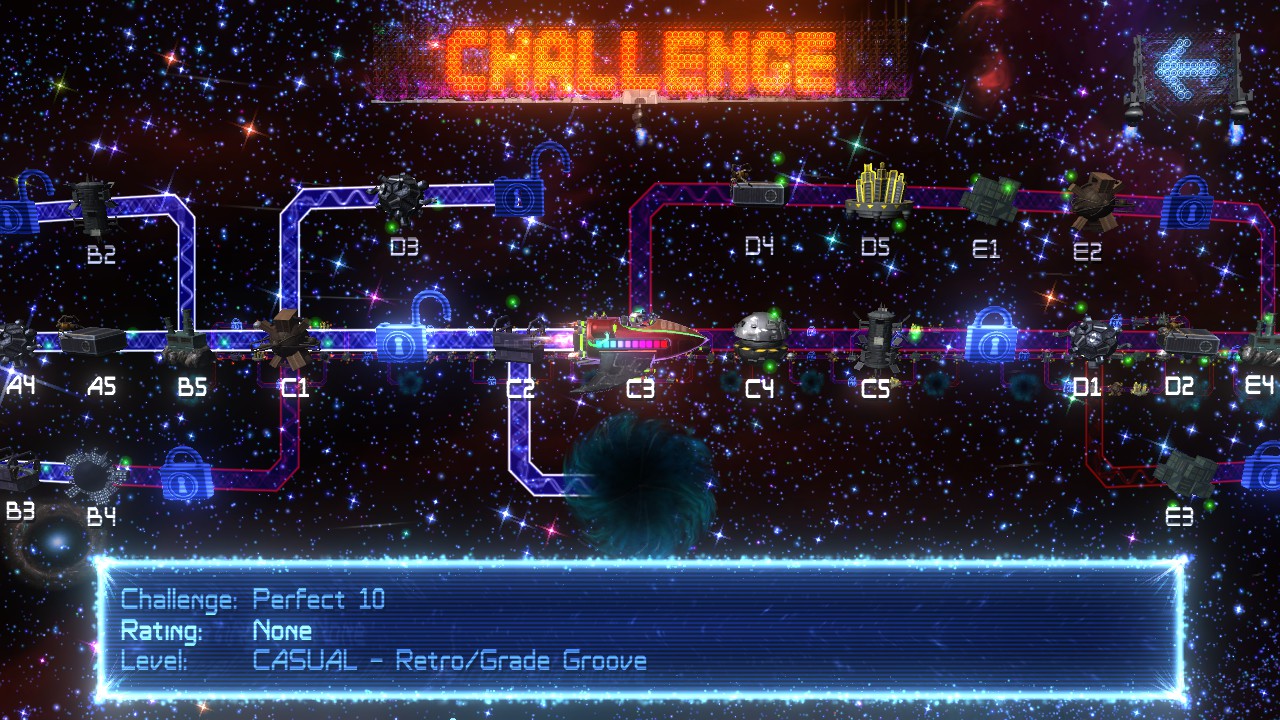Pick challenge node C2

coord(521,340)
